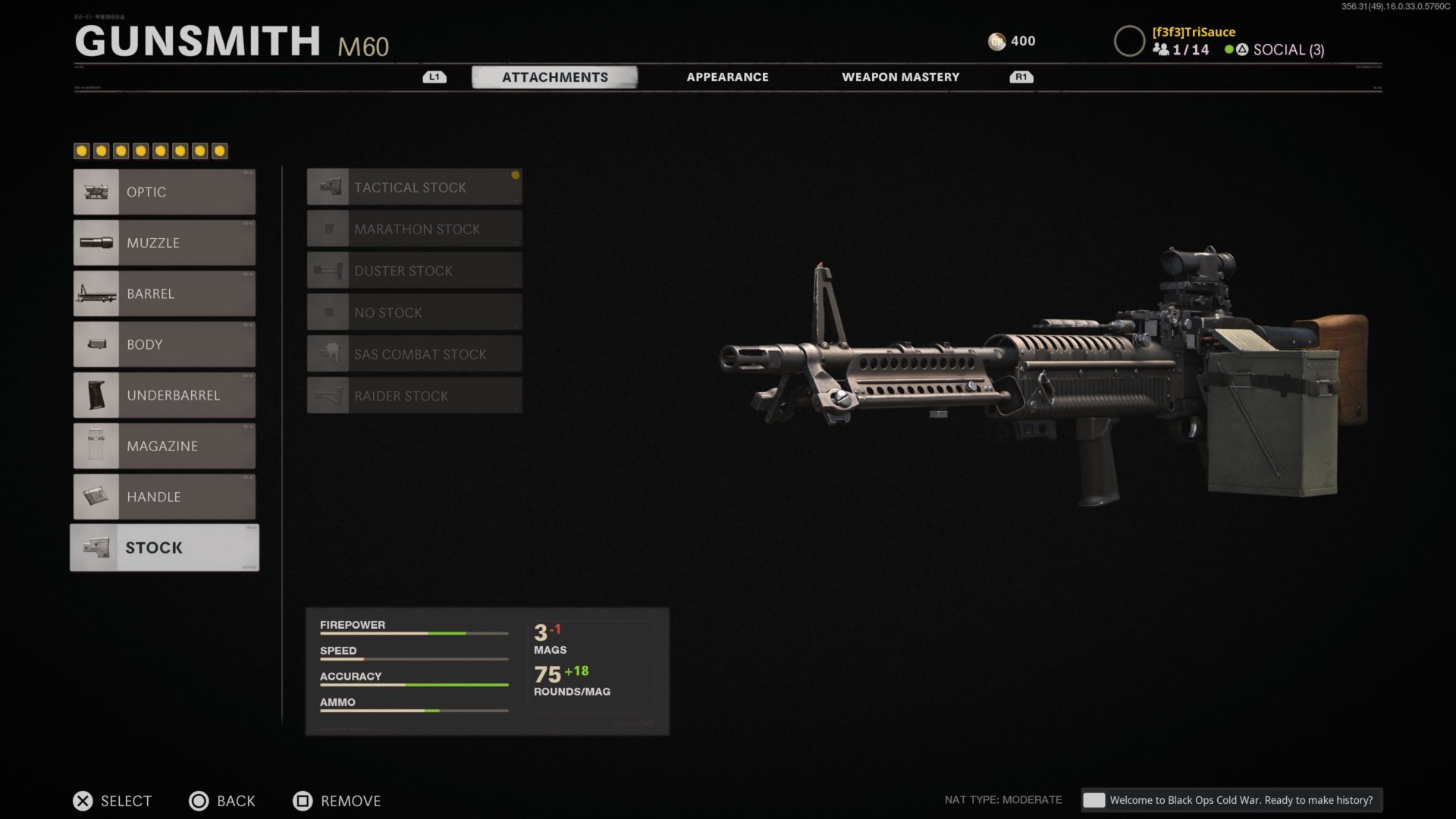
Task: Equip the Marathon Stock
Action: coord(414,228)
